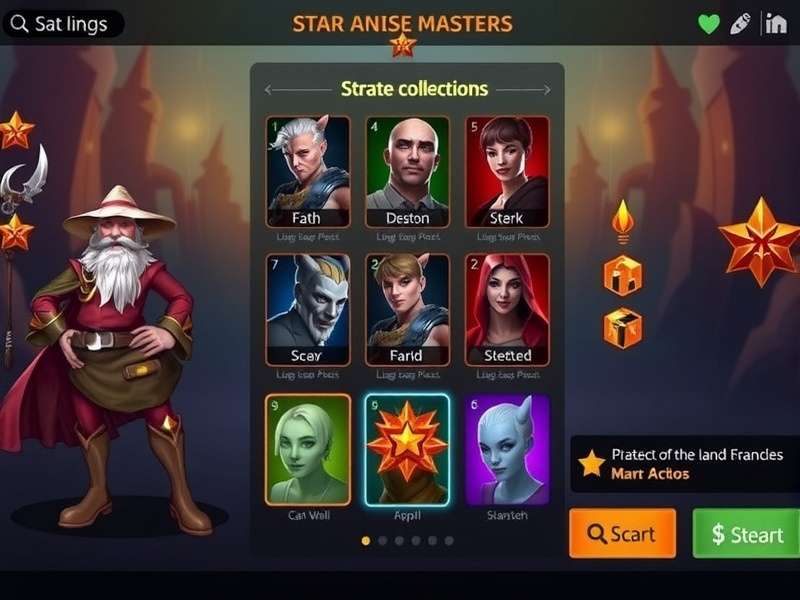This screenshot has height=600, width=800.
Task: Choose the Deston character card
Action: [x=407, y=171]
